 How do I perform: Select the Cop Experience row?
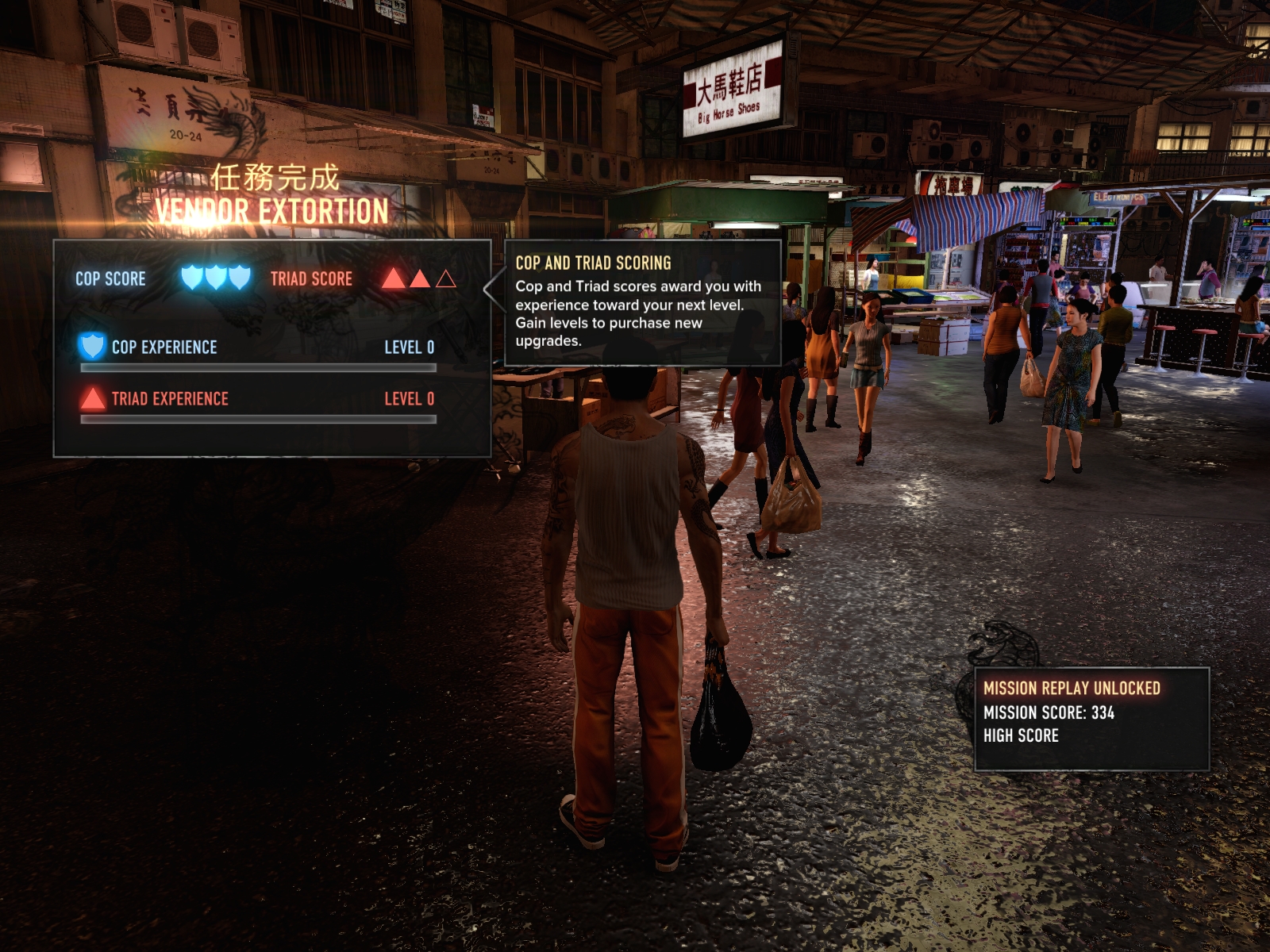click(257, 348)
